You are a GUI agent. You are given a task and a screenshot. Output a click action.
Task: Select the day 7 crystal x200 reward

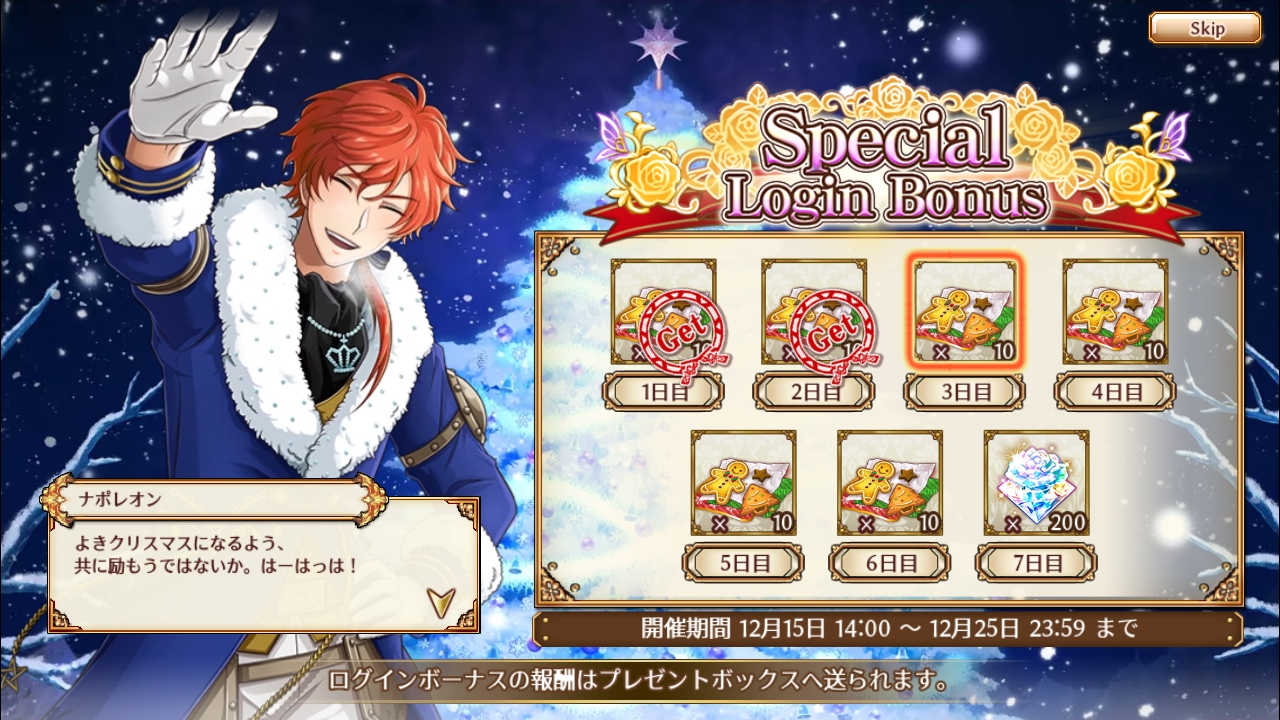pos(1036,483)
